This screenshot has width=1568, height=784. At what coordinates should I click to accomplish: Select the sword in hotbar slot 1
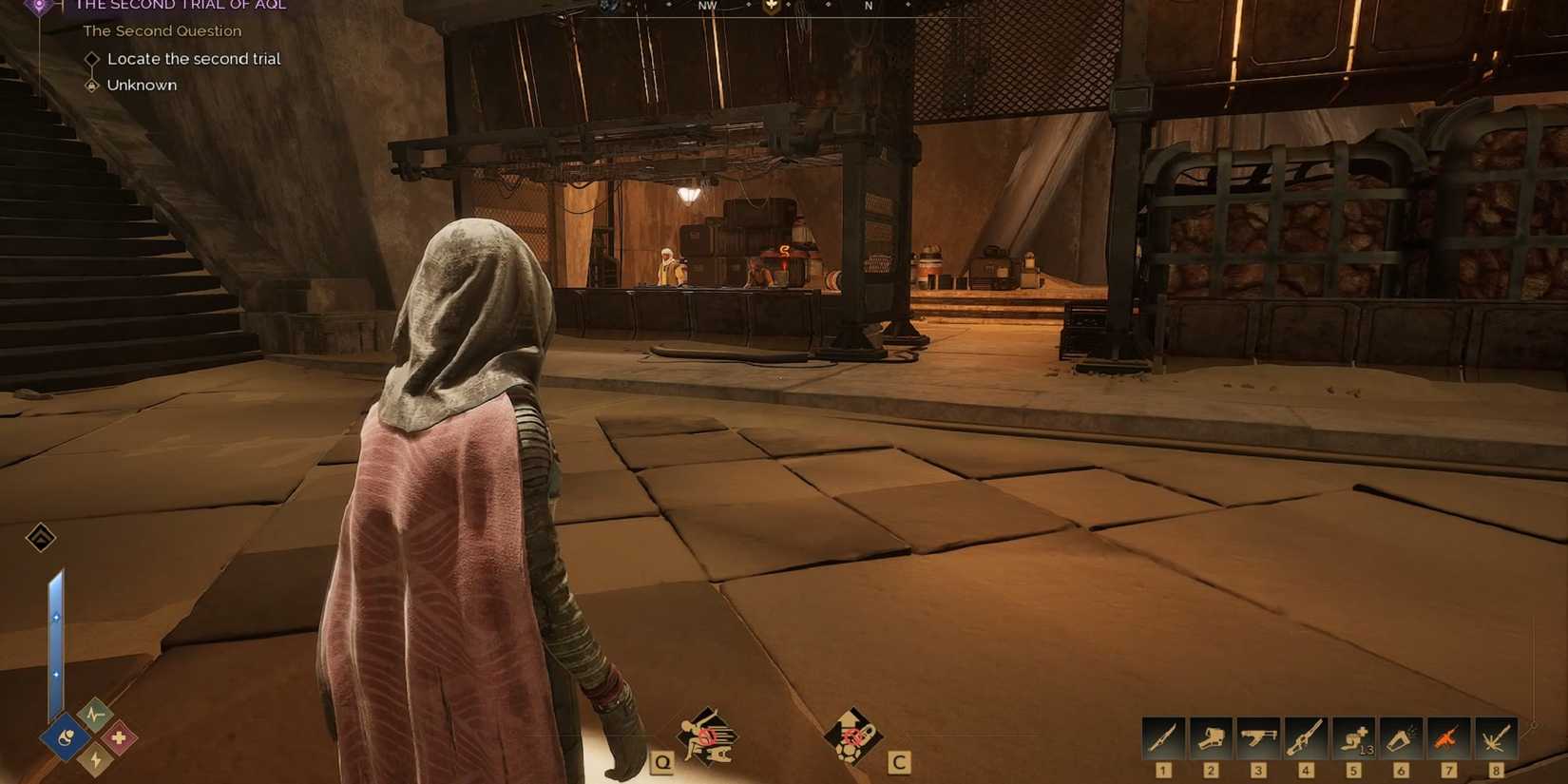point(1161,736)
